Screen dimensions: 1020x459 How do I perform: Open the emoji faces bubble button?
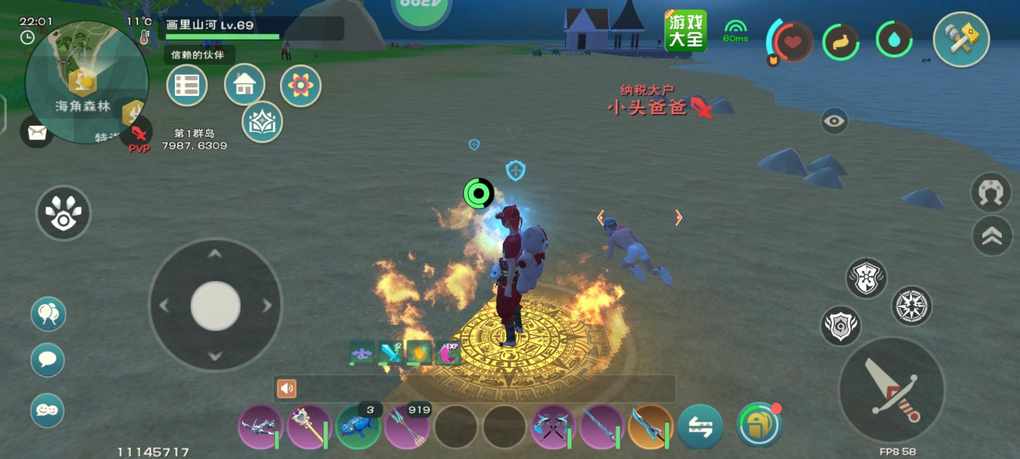pos(47,409)
